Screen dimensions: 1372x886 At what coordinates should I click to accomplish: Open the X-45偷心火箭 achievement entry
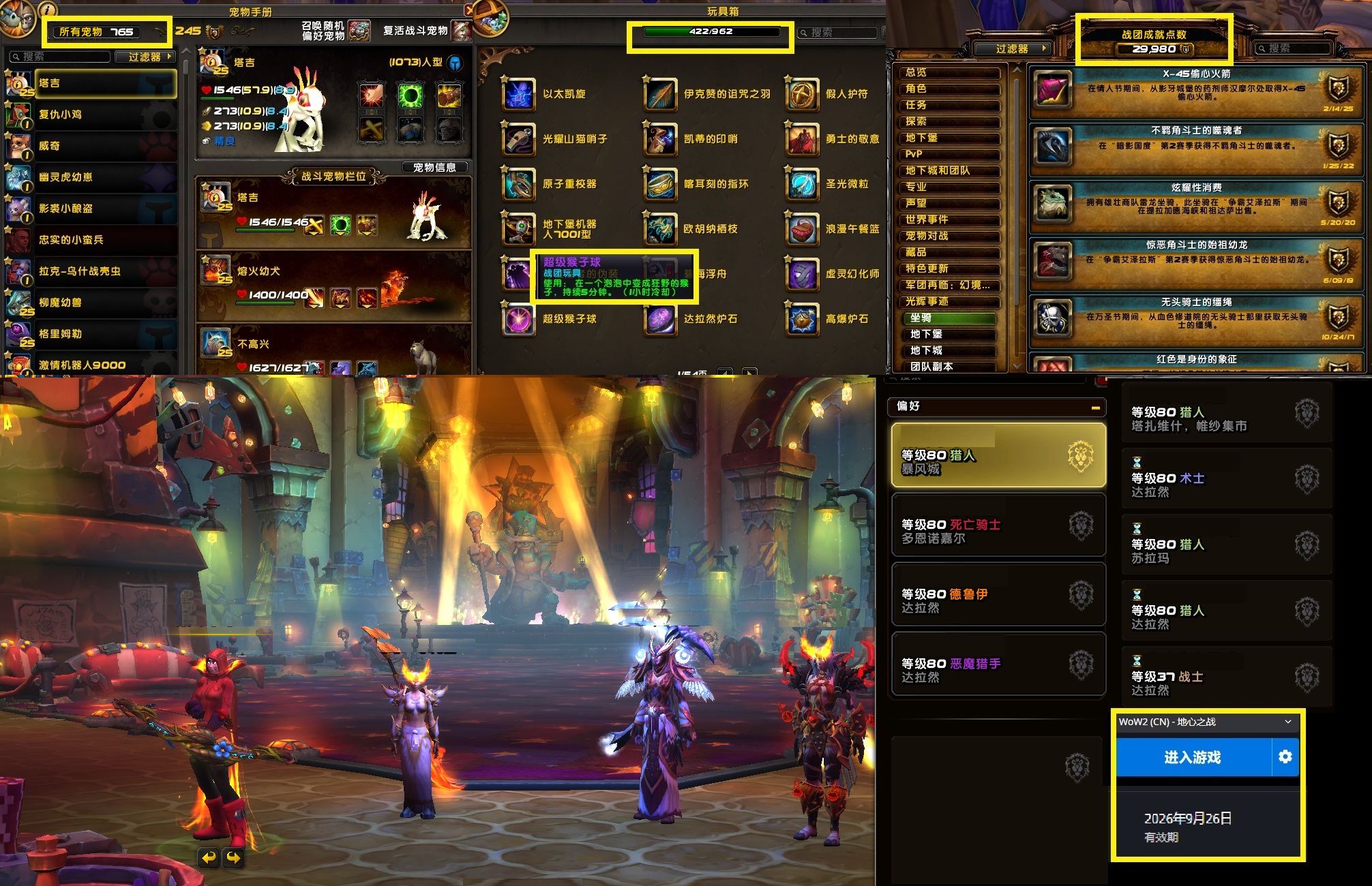(x=1195, y=92)
